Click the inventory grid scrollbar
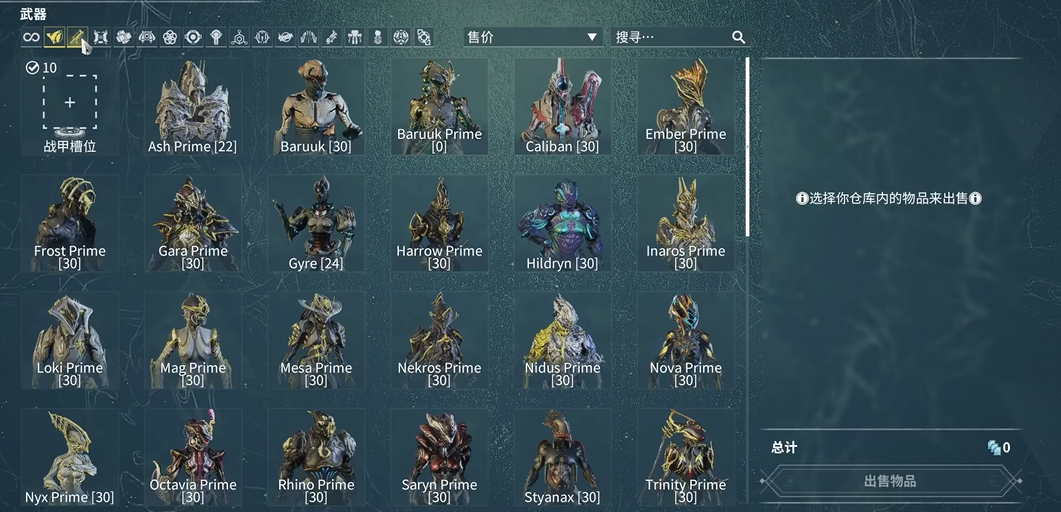Viewport: 1061px width, 512px height. coord(747,146)
